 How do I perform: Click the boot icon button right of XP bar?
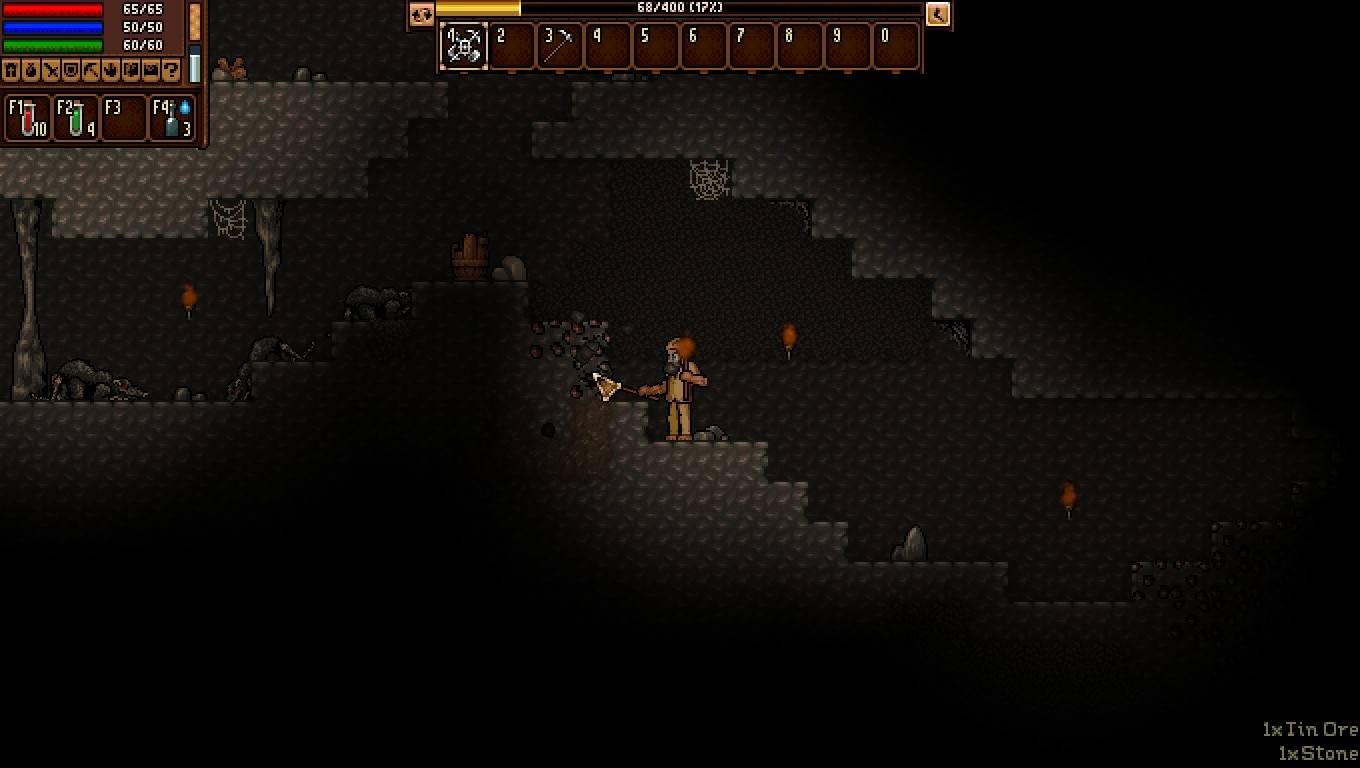(937, 14)
